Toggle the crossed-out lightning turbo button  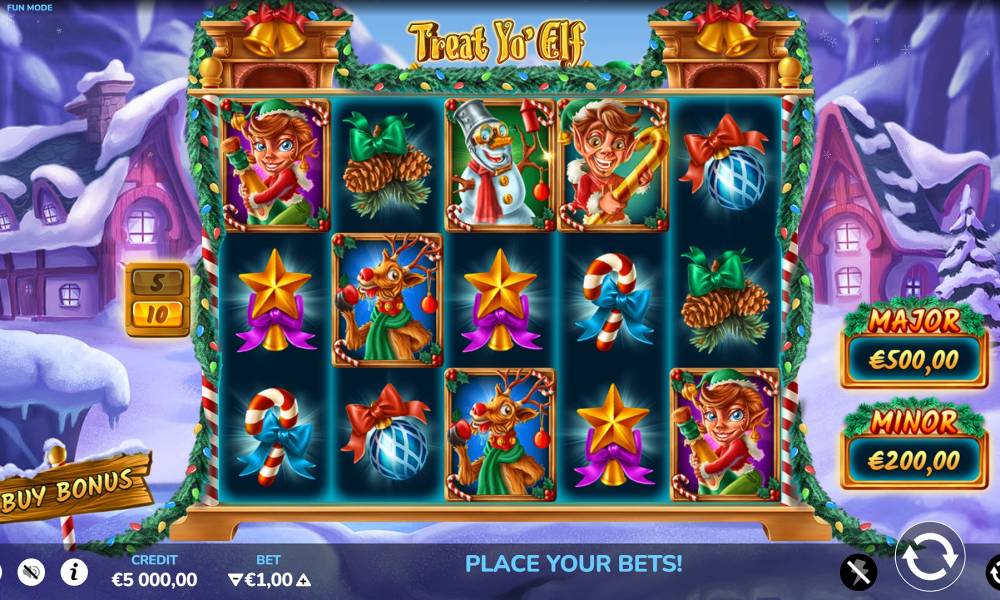858,572
